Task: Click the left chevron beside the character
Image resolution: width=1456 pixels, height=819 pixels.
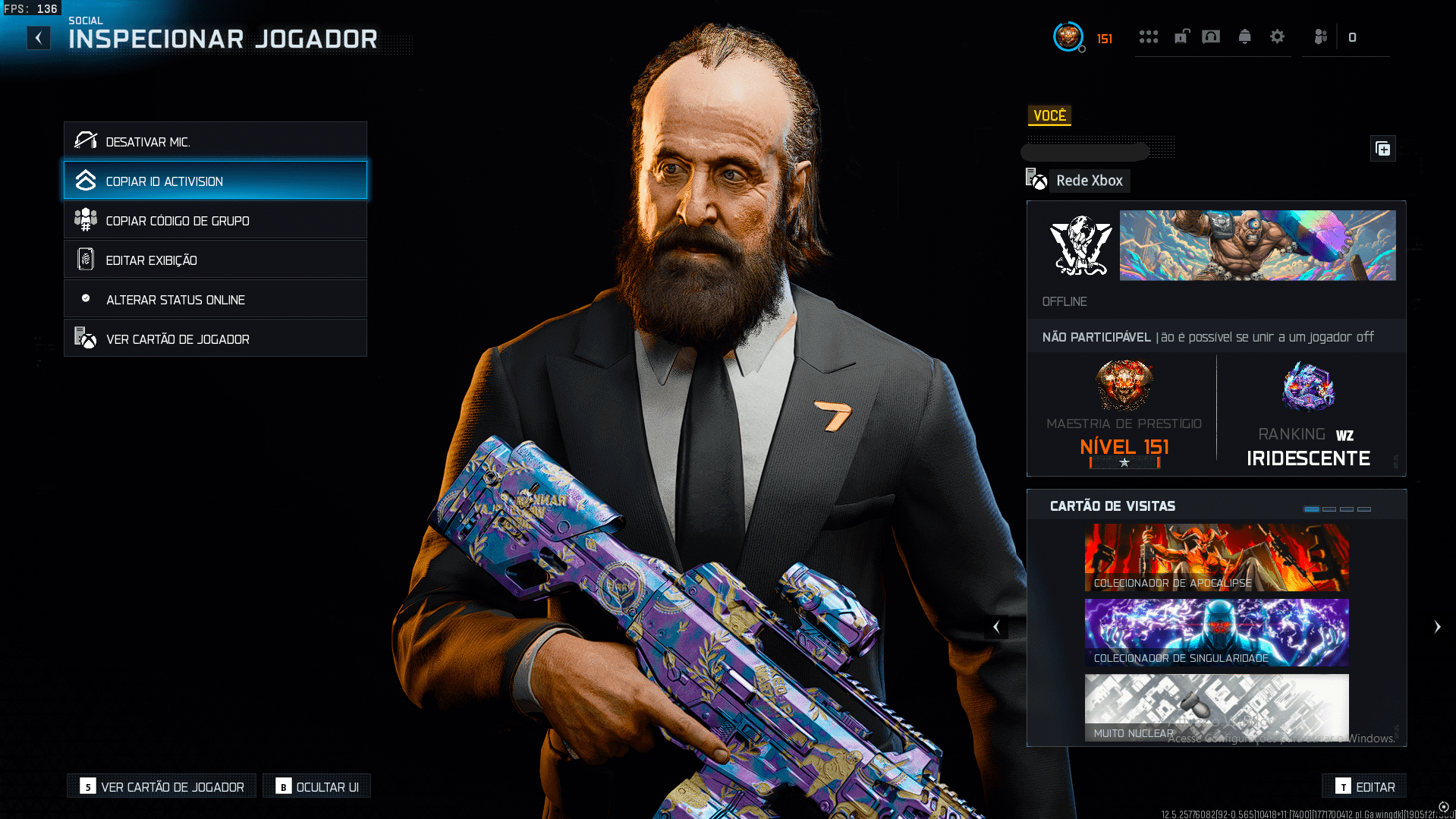Action: click(x=996, y=626)
